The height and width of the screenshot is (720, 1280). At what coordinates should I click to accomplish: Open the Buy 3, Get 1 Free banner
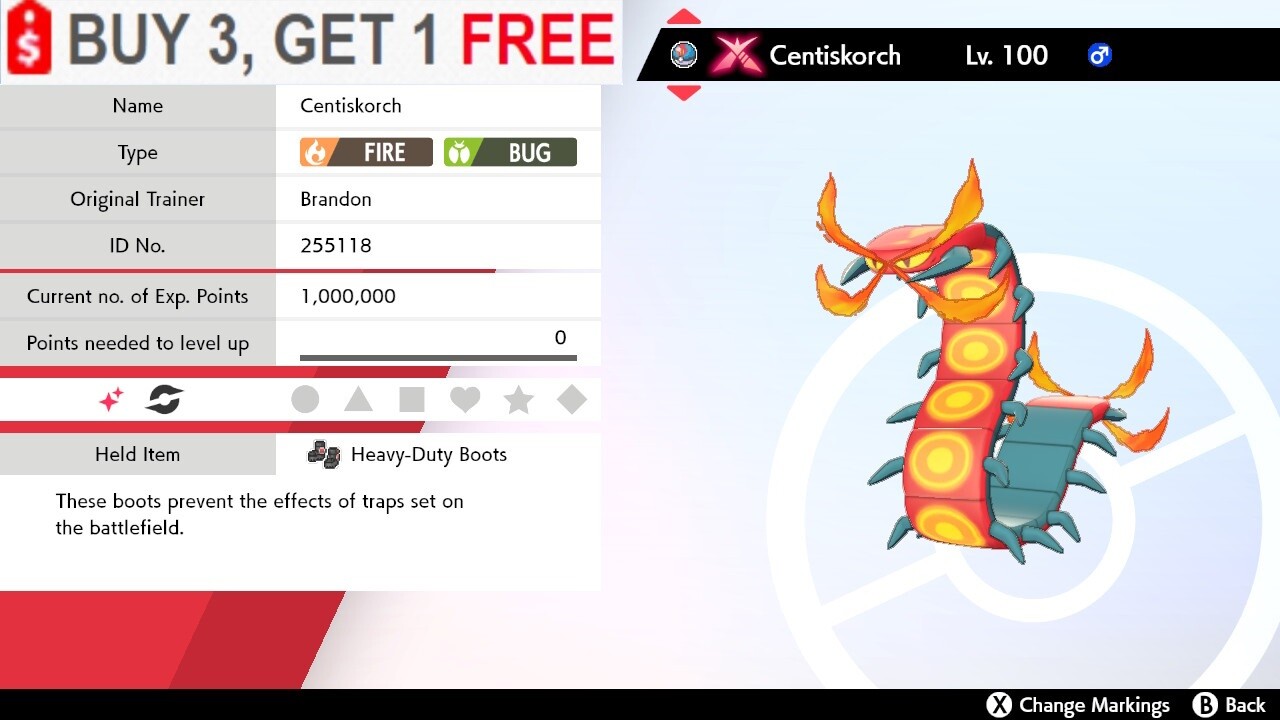pyautogui.click(x=311, y=41)
